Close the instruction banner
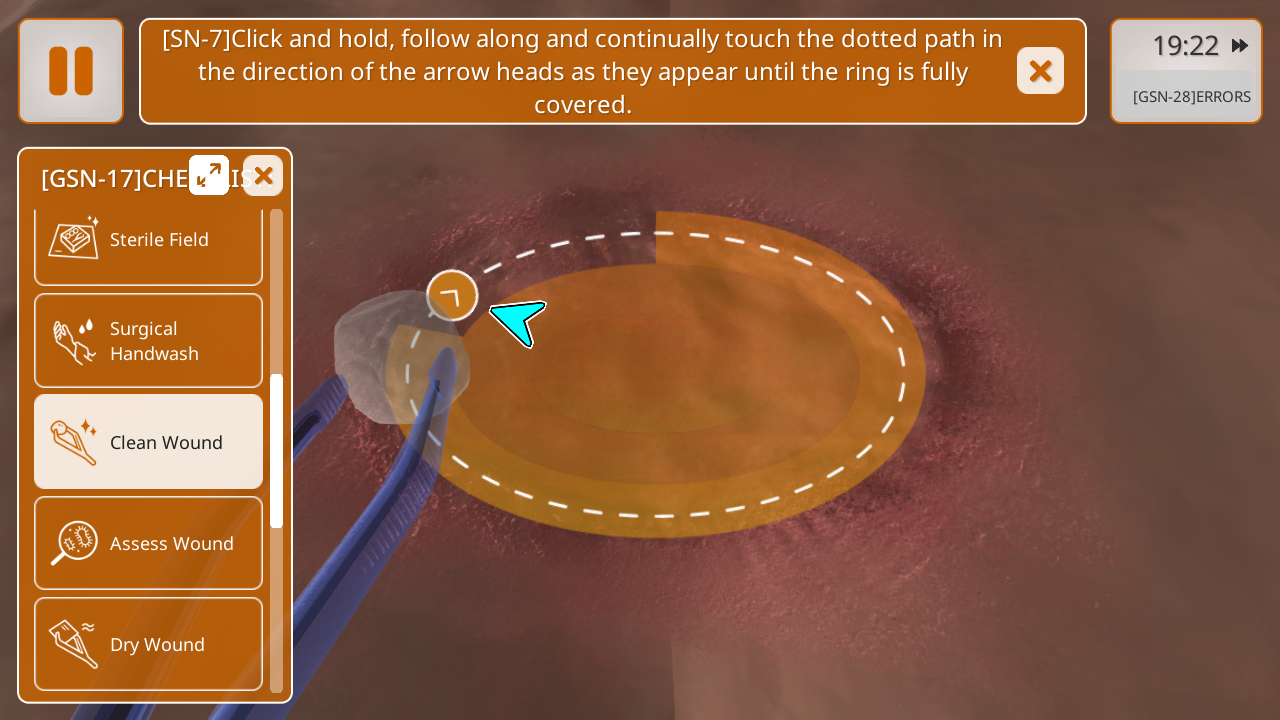 point(1040,71)
